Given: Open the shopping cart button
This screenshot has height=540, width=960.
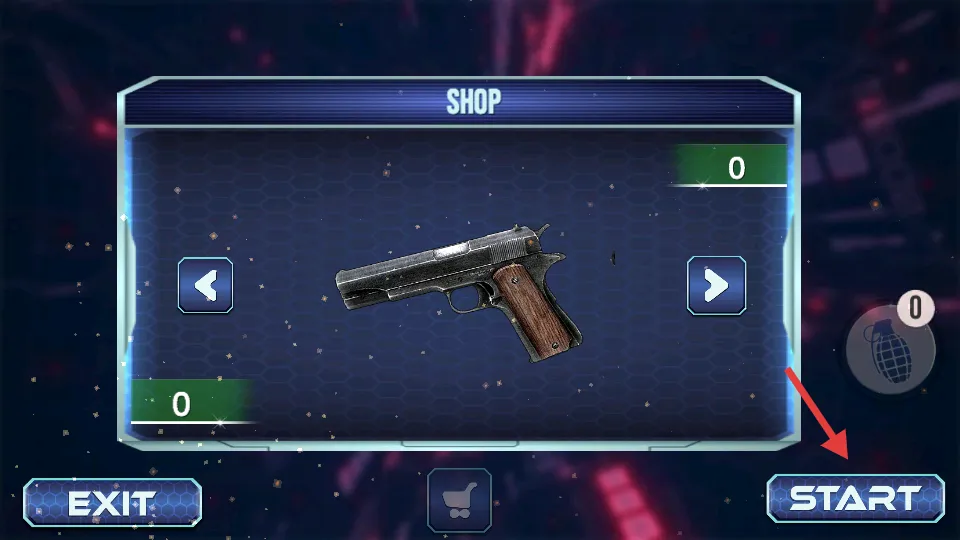Looking at the screenshot, I should 459,498.
